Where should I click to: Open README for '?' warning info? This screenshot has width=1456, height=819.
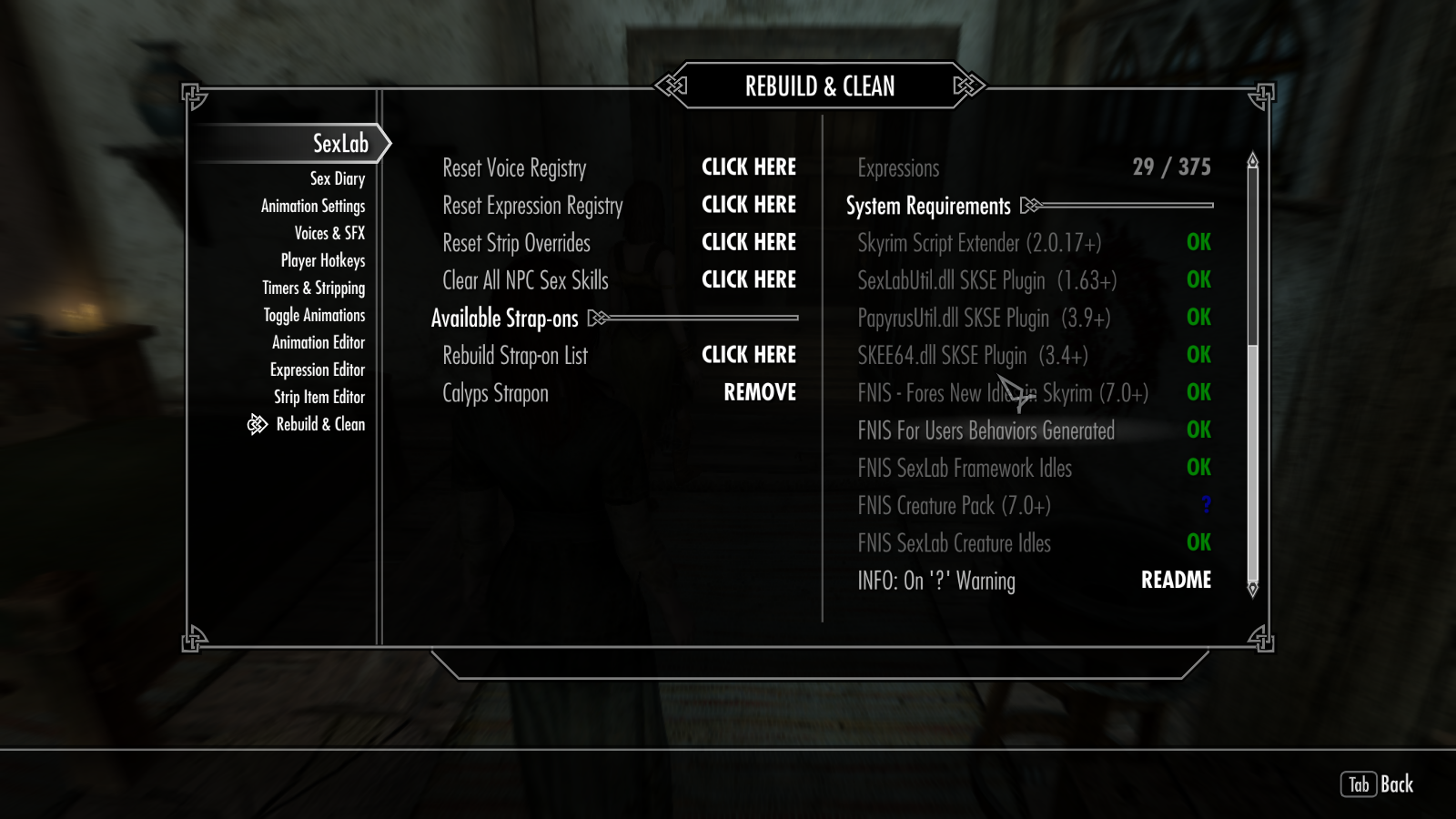click(x=1176, y=581)
